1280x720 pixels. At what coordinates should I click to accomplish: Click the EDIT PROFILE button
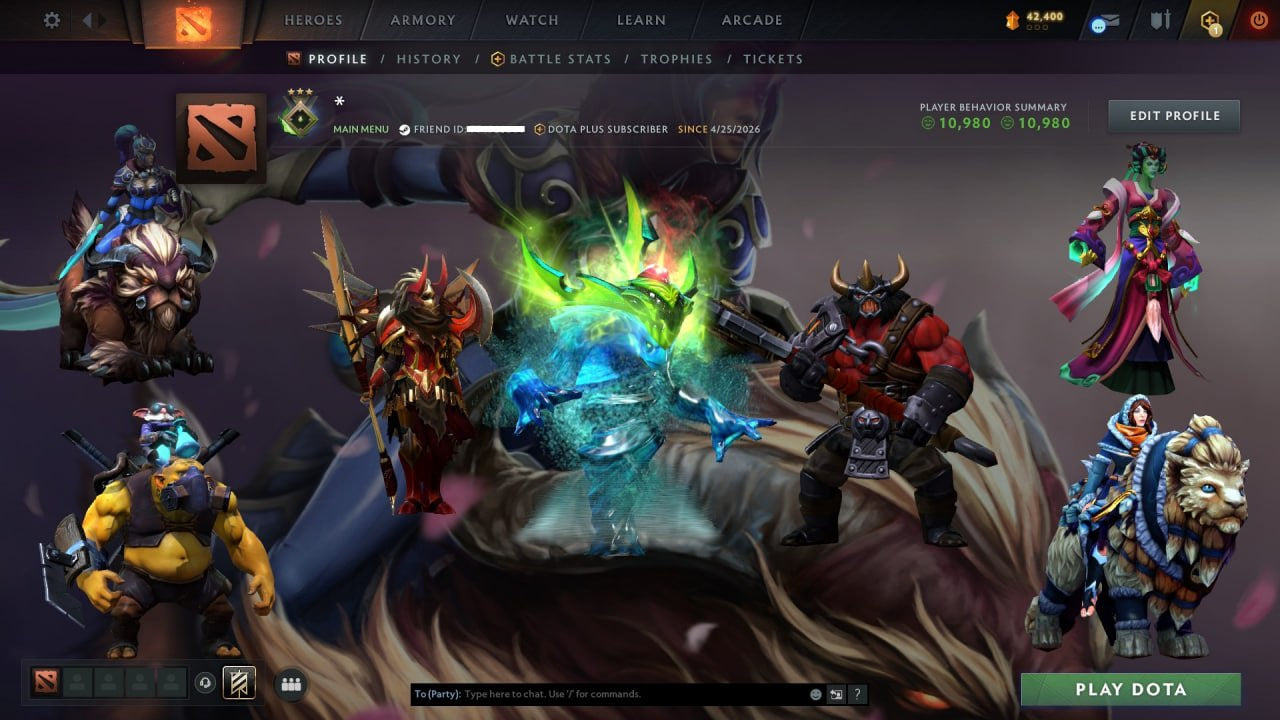point(1173,115)
